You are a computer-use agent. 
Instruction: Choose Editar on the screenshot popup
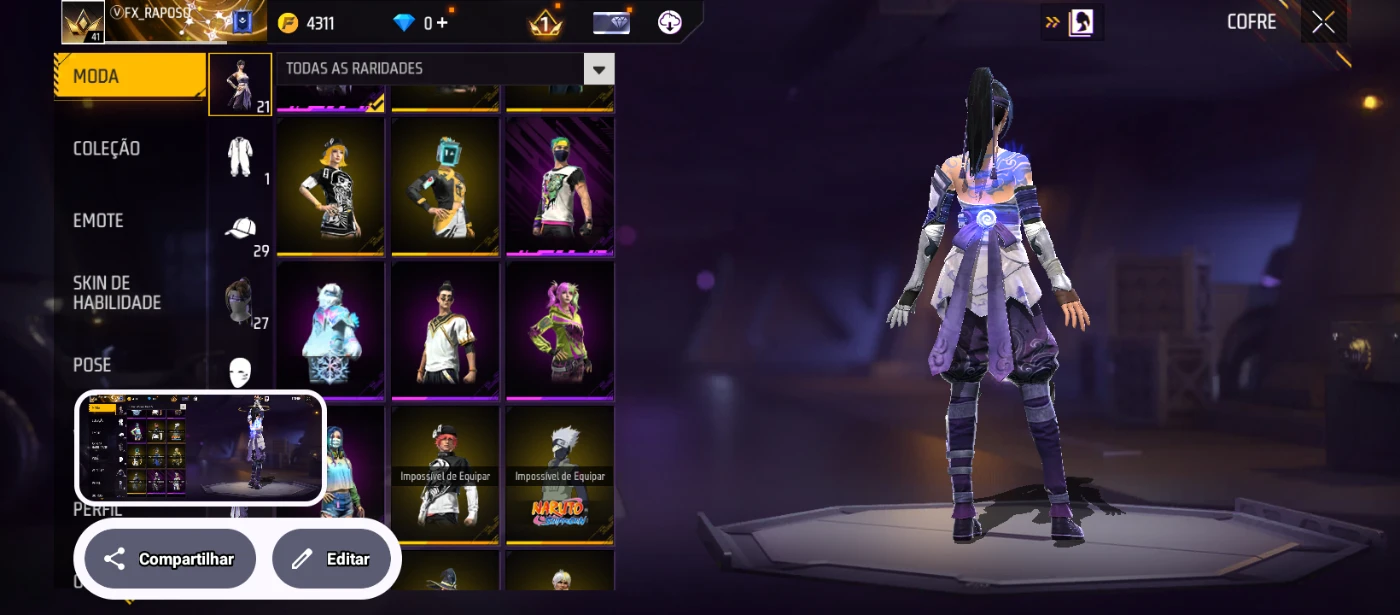click(x=331, y=559)
